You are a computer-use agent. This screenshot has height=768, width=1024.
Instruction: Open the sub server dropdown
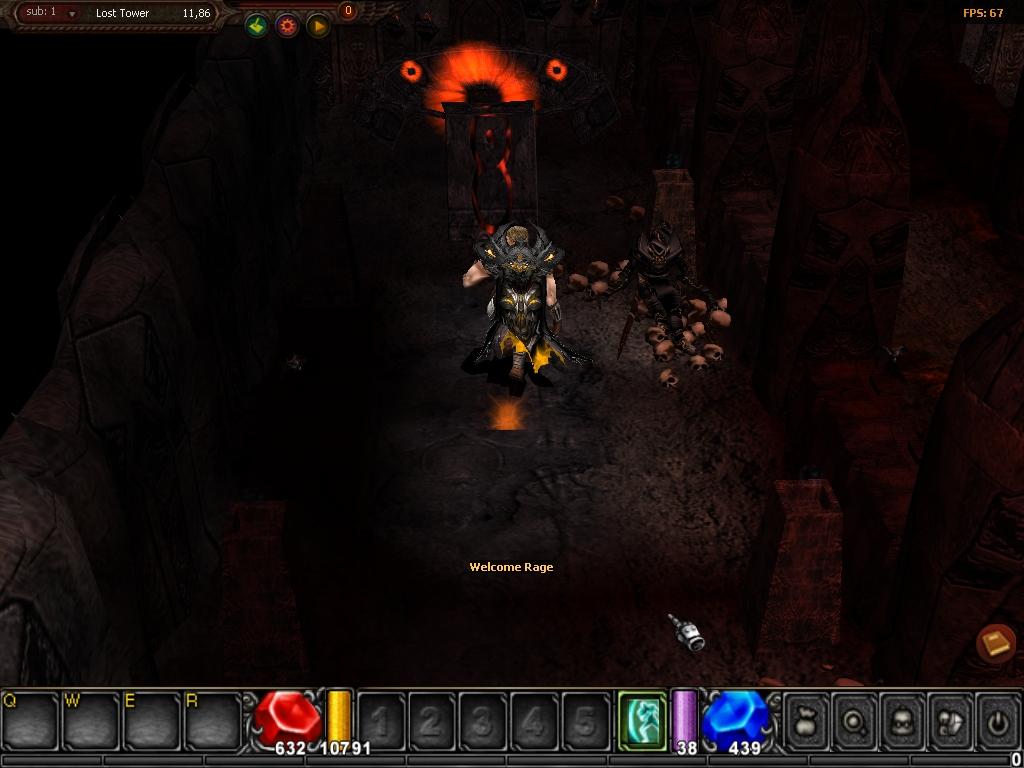click(x=71, y=14)
